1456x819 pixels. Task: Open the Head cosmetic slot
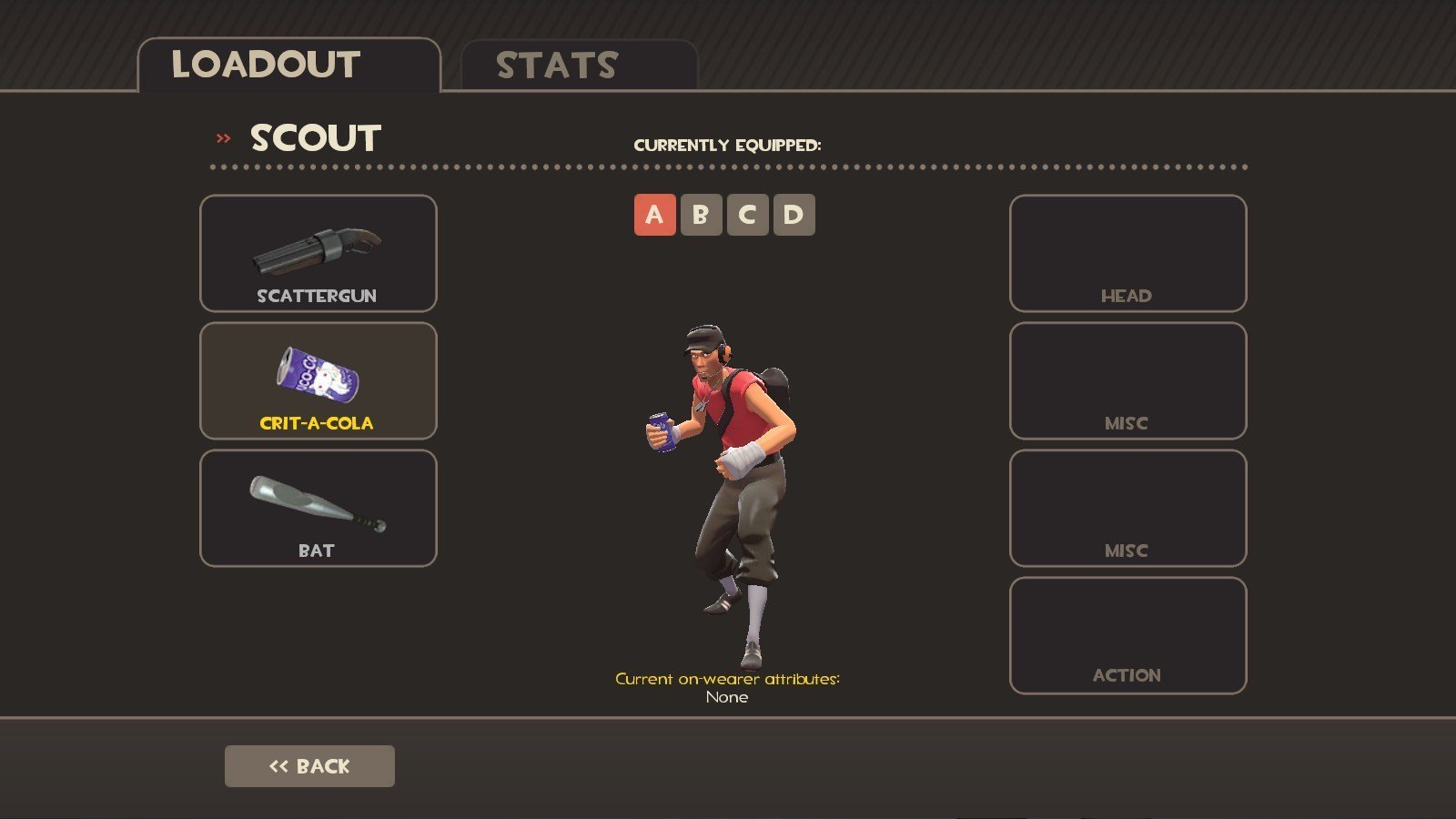point(1127,253)
